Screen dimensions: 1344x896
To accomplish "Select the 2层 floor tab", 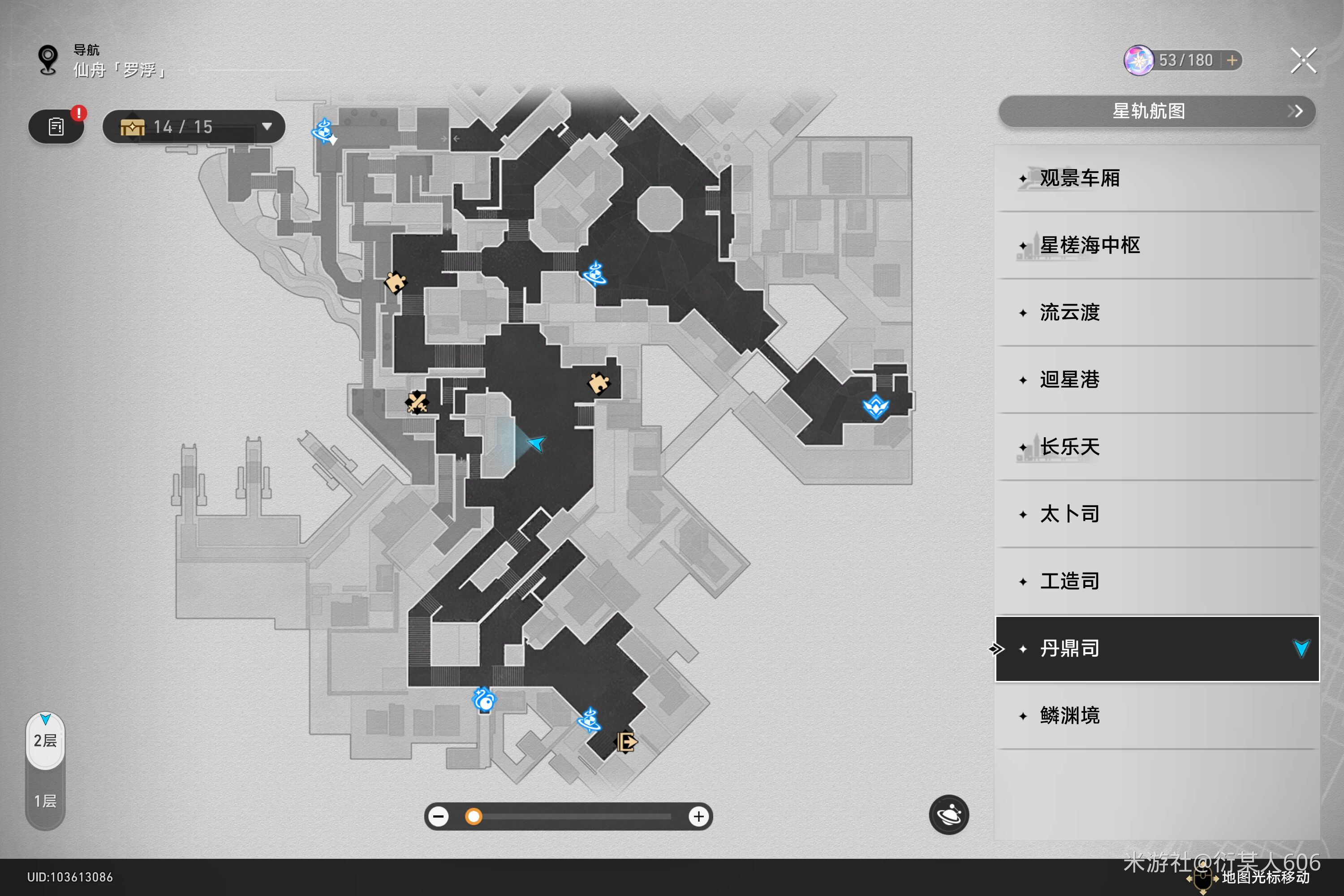I will click(x=45, y=741).
